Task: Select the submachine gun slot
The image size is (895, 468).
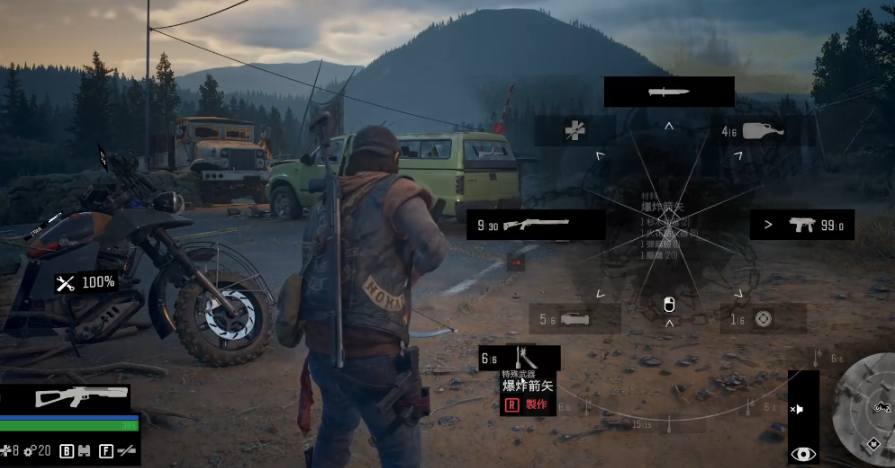Action: coord(802,224)
